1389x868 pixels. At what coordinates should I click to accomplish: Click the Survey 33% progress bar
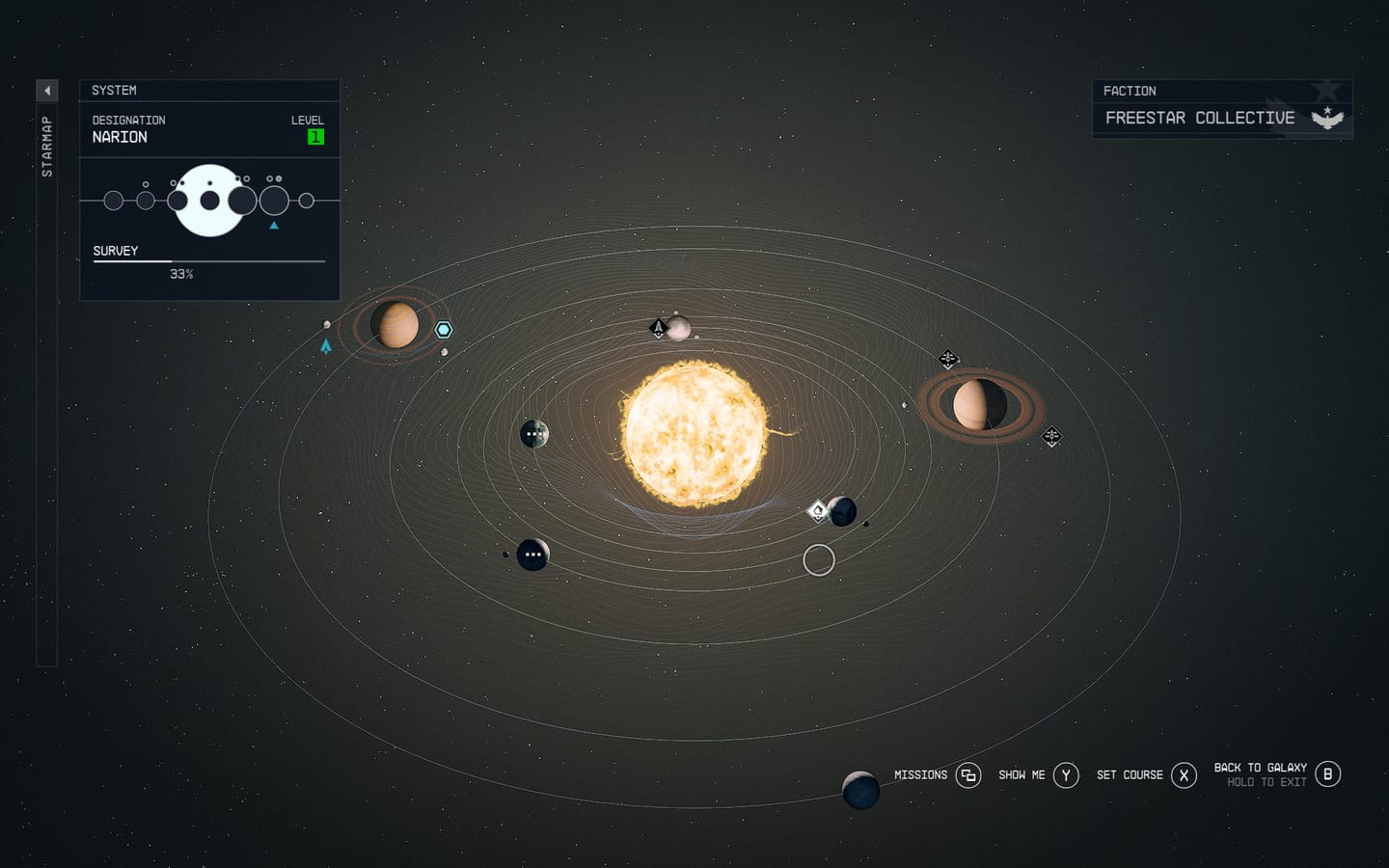(208, 260)
